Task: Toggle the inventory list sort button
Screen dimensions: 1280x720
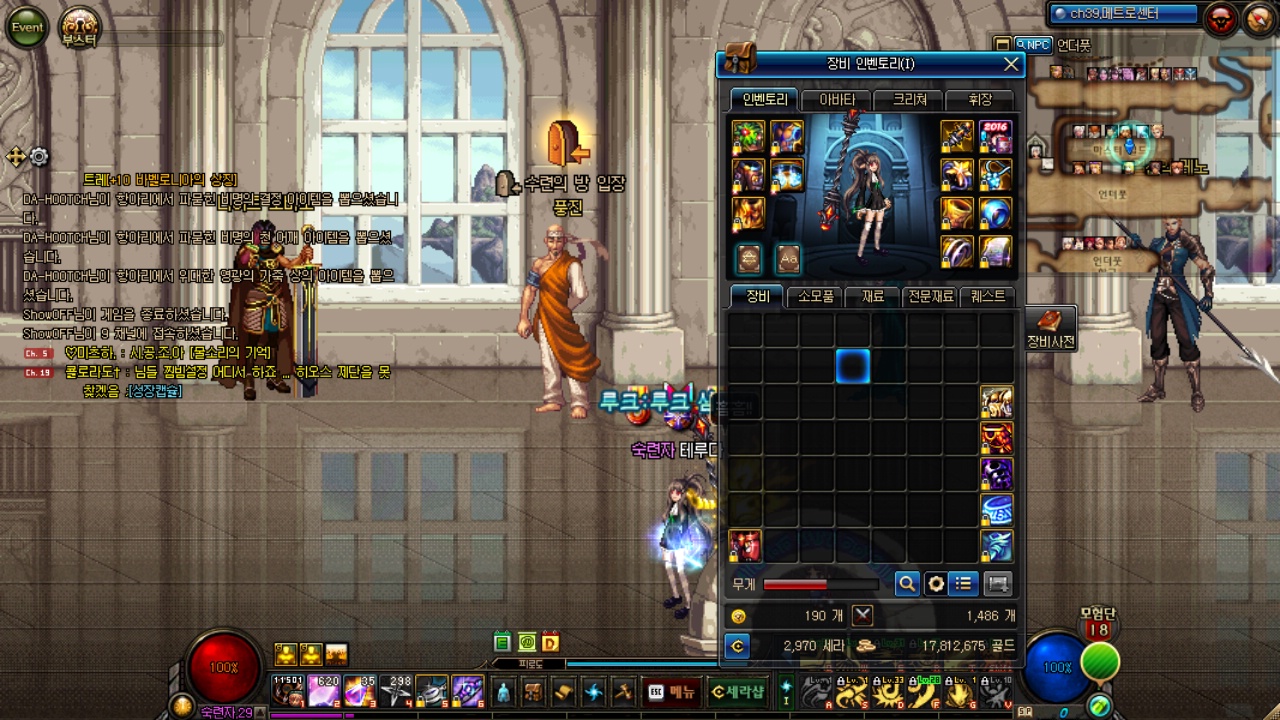Action: click(x=964, y=584)
